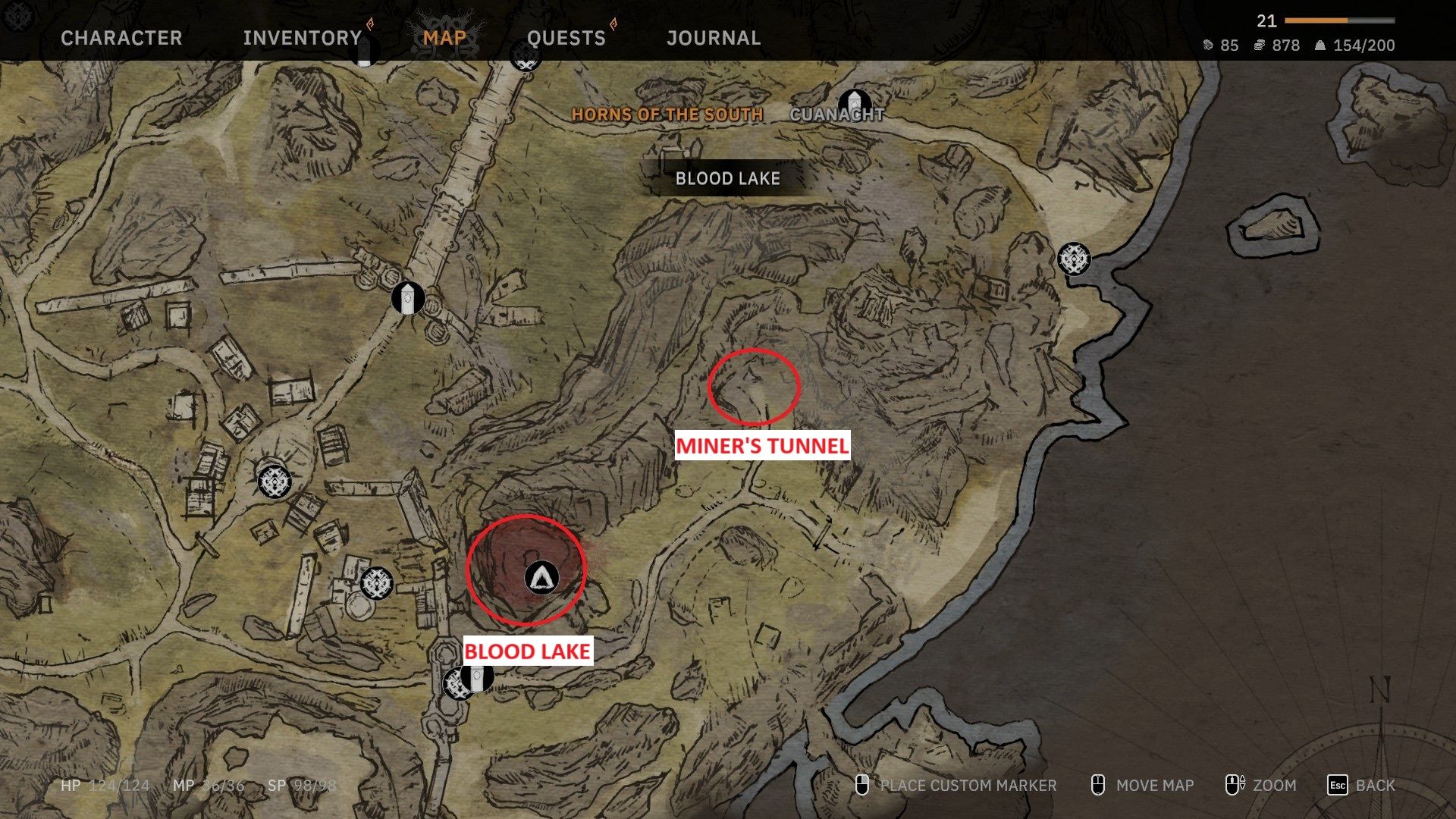Open the Character tab

click(121, 38)
